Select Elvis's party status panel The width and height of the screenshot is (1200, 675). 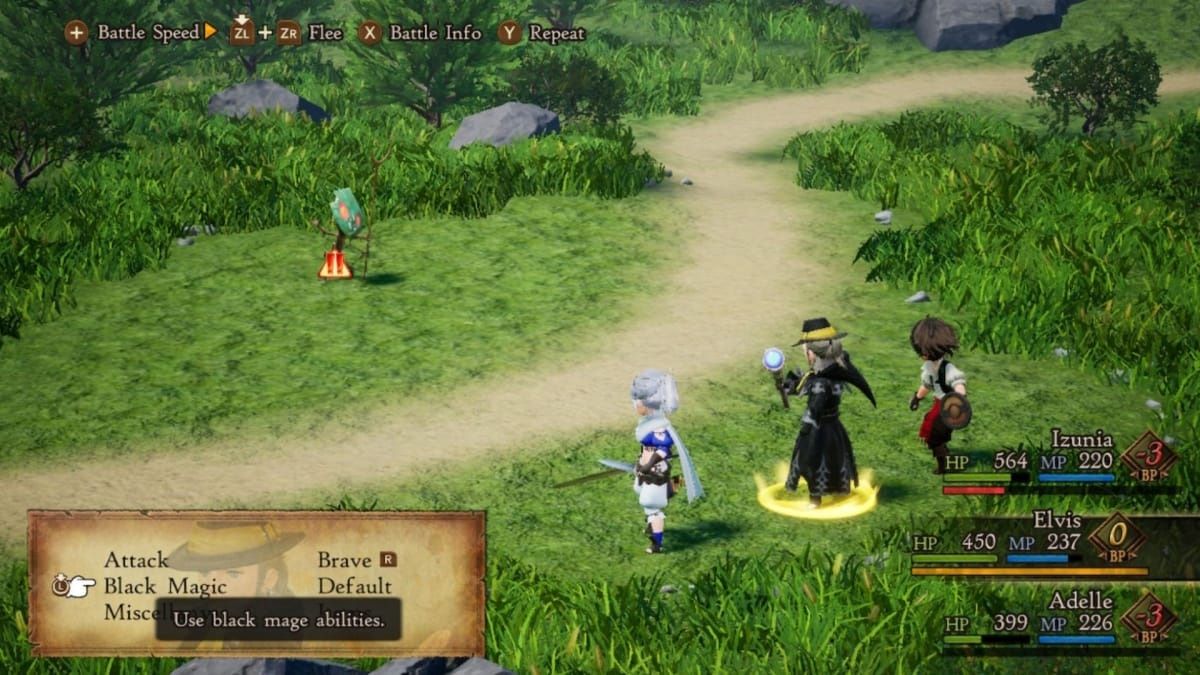click(1040, 545)
